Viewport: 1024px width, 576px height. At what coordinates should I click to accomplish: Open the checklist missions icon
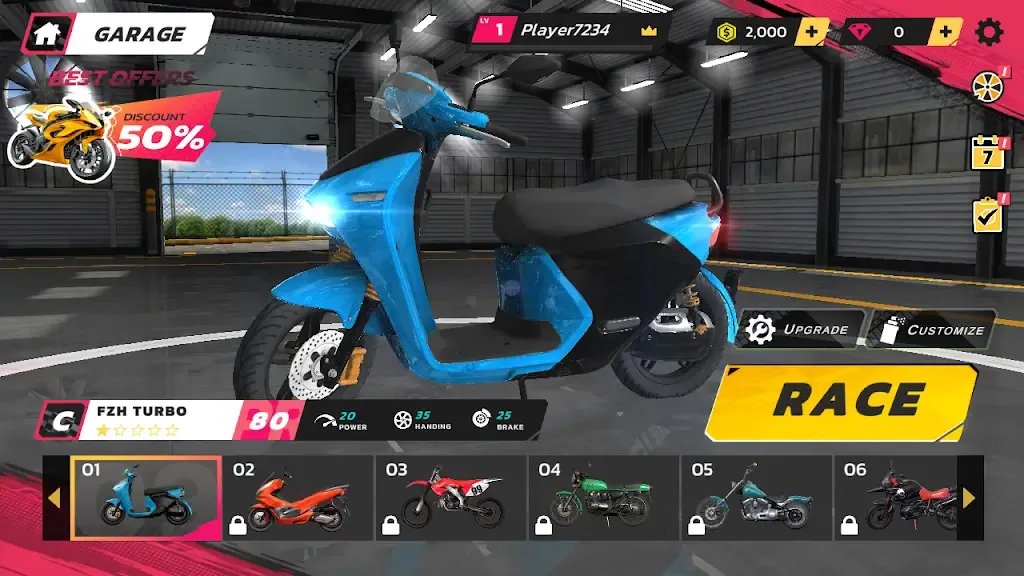coord(988,215)
